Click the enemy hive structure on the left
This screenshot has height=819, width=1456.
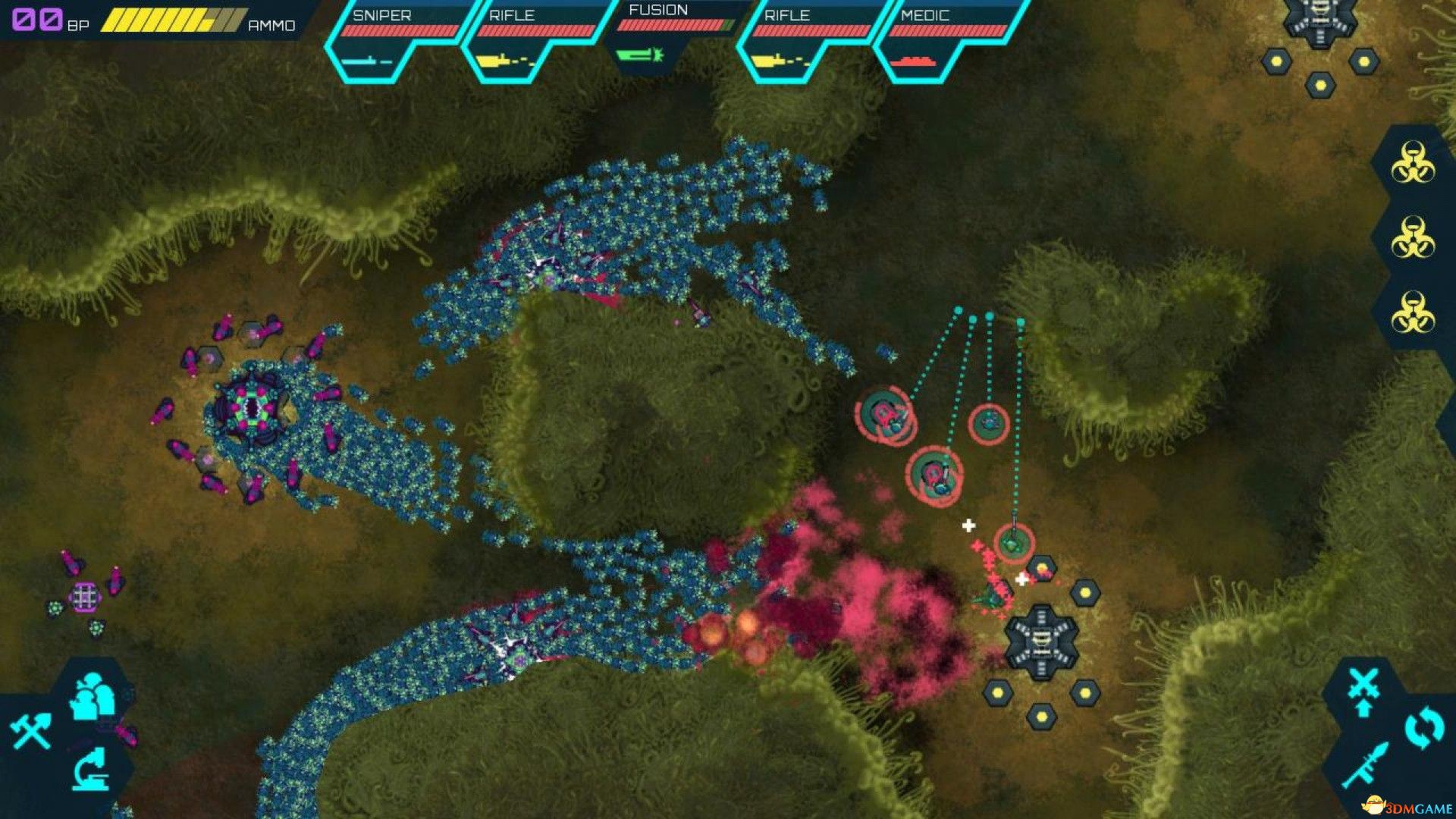pyautogui.click(x=254, y=409)
